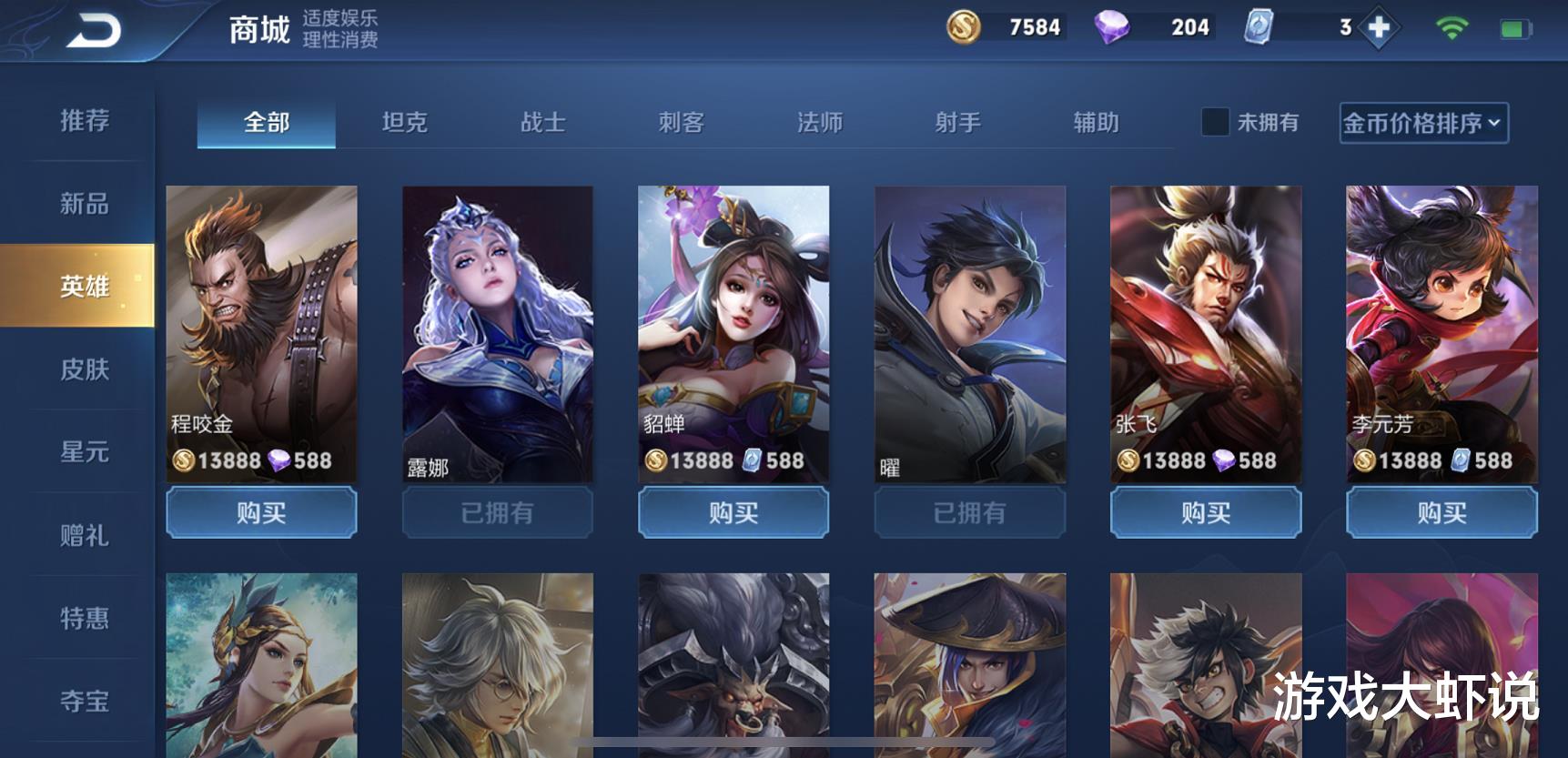Purchase 貂蝉 with the 购买 button
The width and height of the screenshot is (1568, 758).
click(733, 512)
